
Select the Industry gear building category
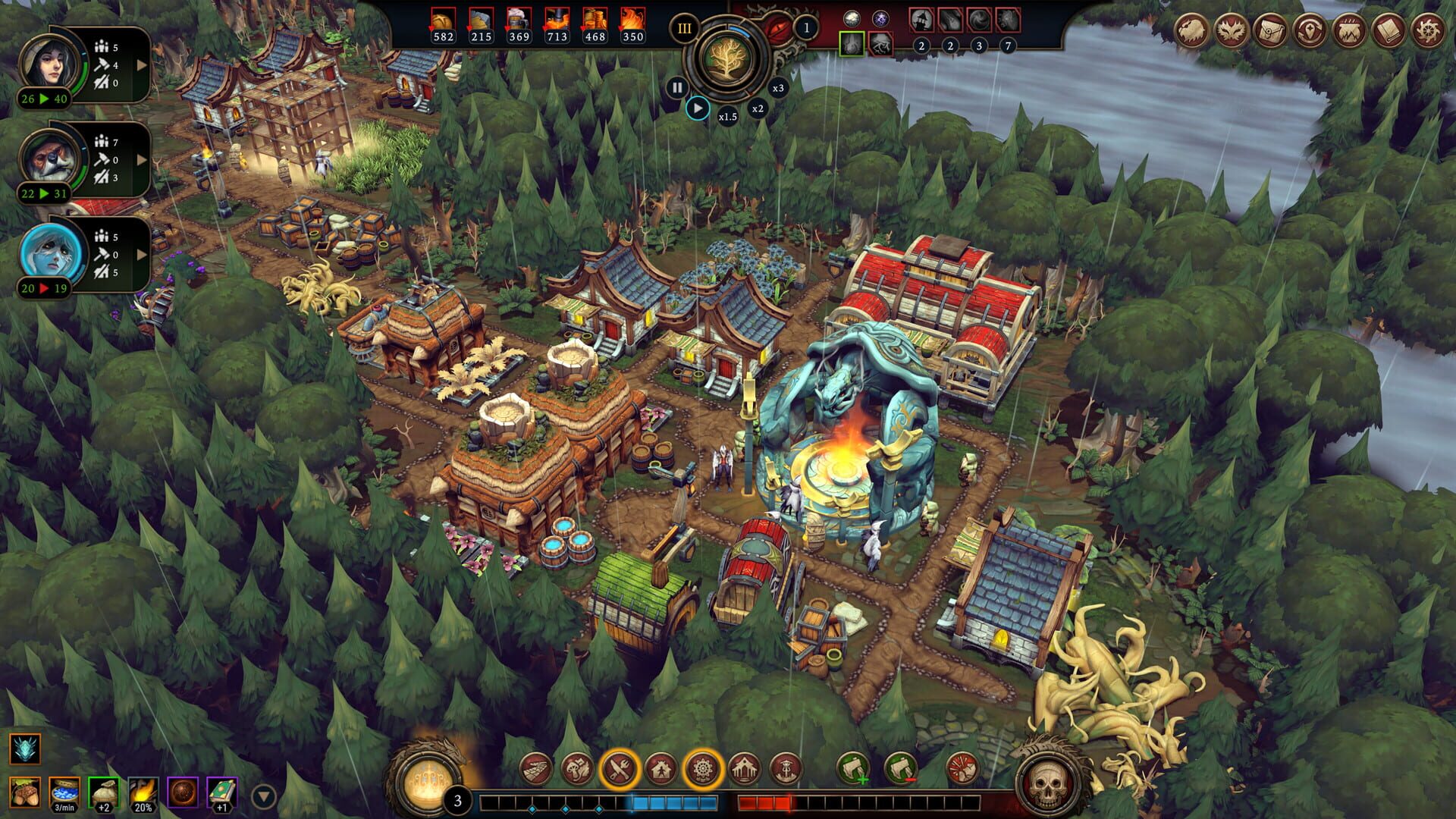[701, 768]
